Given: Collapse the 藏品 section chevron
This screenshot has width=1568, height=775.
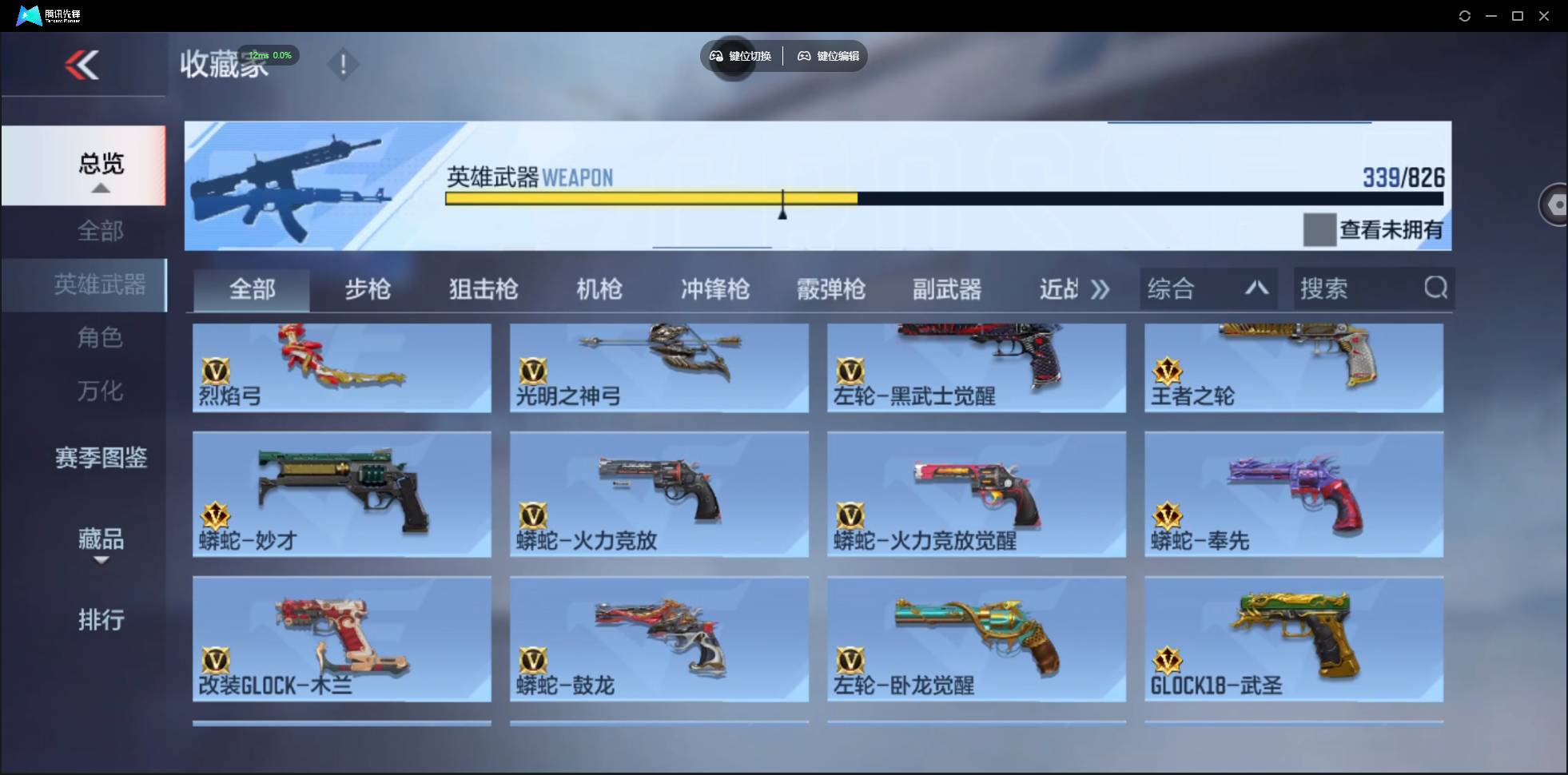Looking at the screenshot, I should tap(101, 562).
